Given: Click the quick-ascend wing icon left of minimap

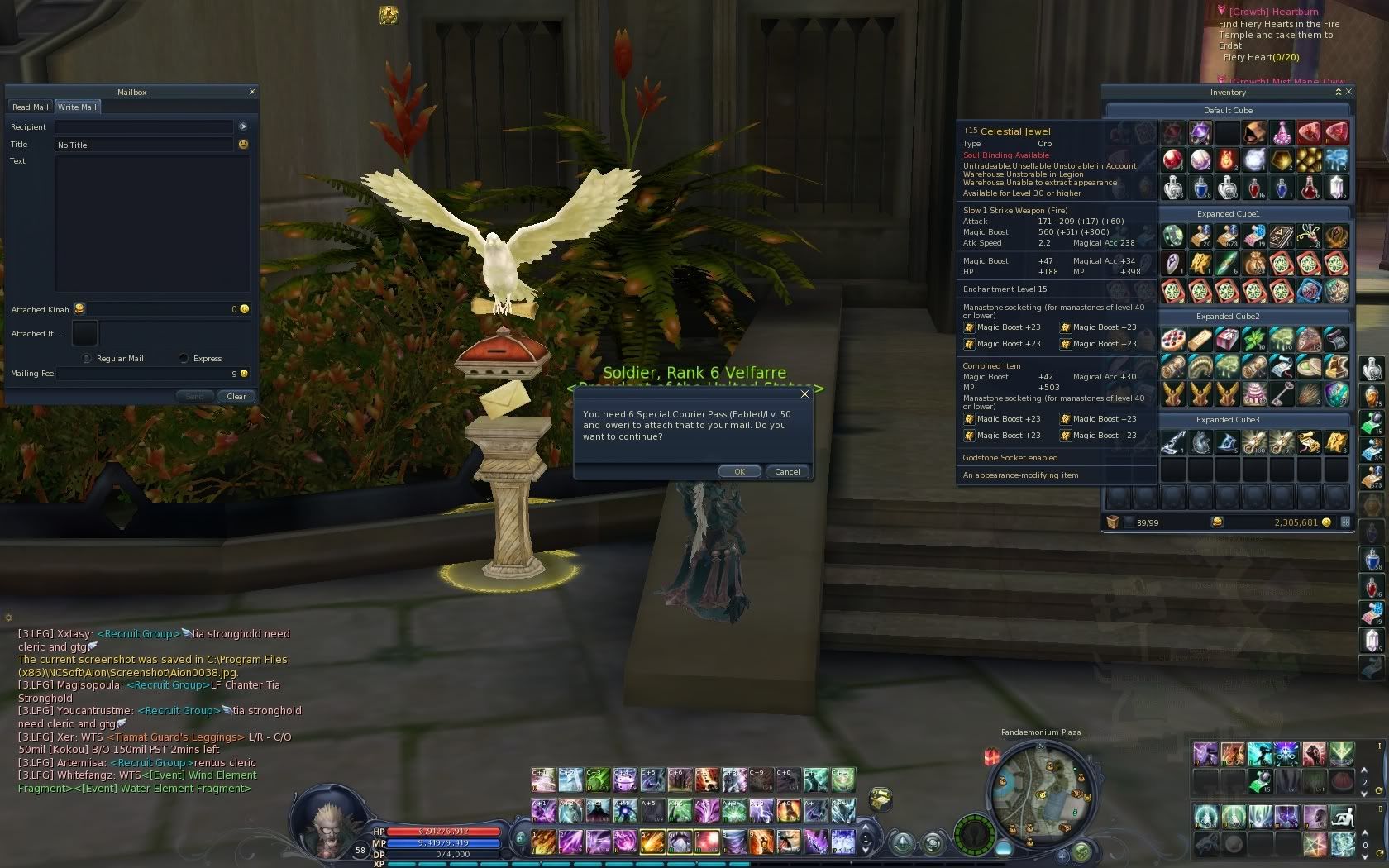Looking at the screenshot, I should tap(902, 842).
